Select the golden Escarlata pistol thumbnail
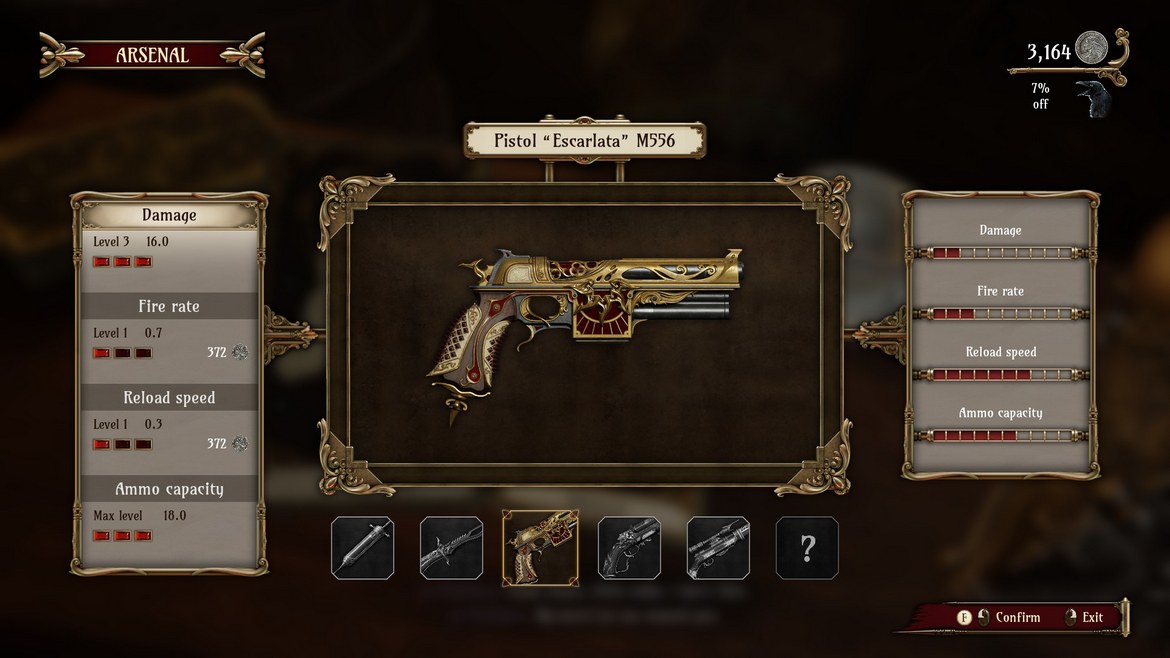1170x658 pixels. (x=540, y=548)
